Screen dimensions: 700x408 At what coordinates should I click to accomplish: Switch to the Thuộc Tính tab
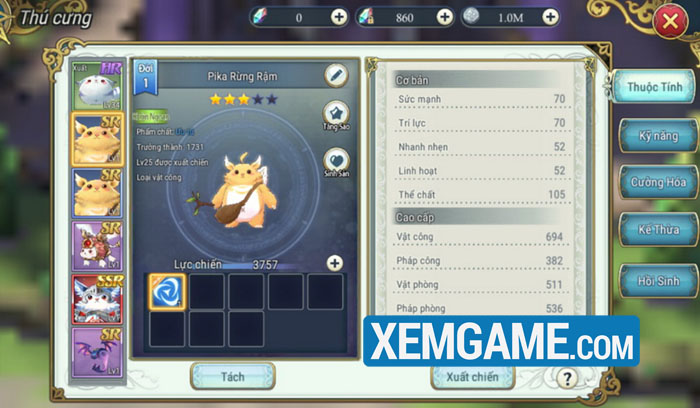pos(655,88)
